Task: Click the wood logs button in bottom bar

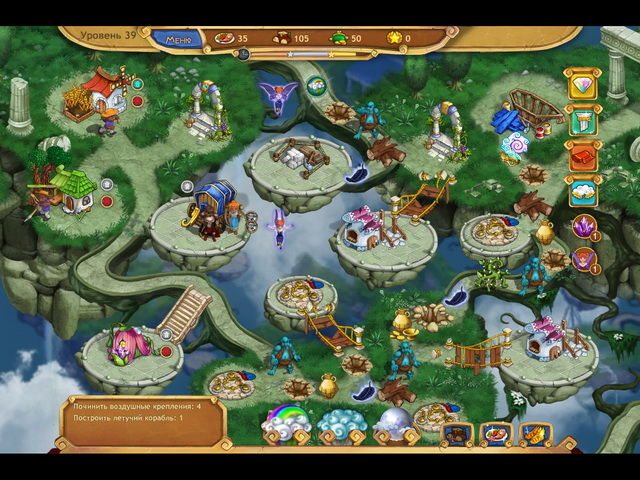Action: (459, 434)
